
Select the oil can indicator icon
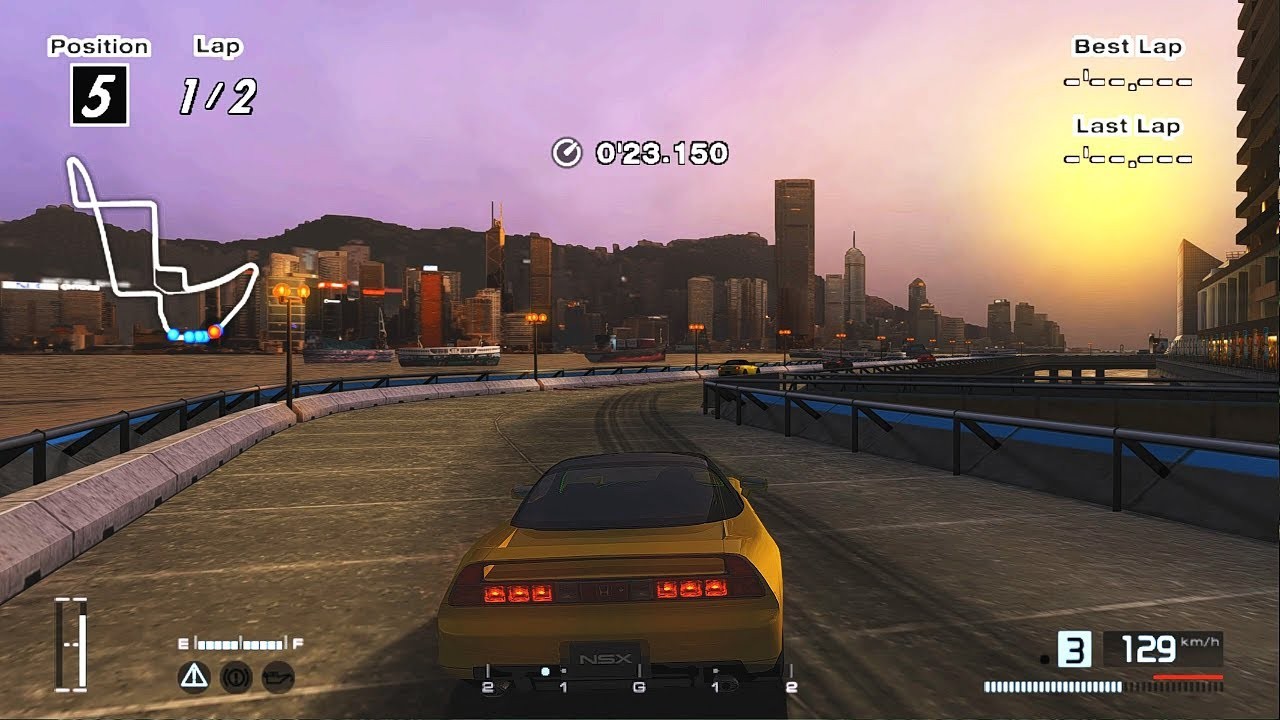(277, 677)
